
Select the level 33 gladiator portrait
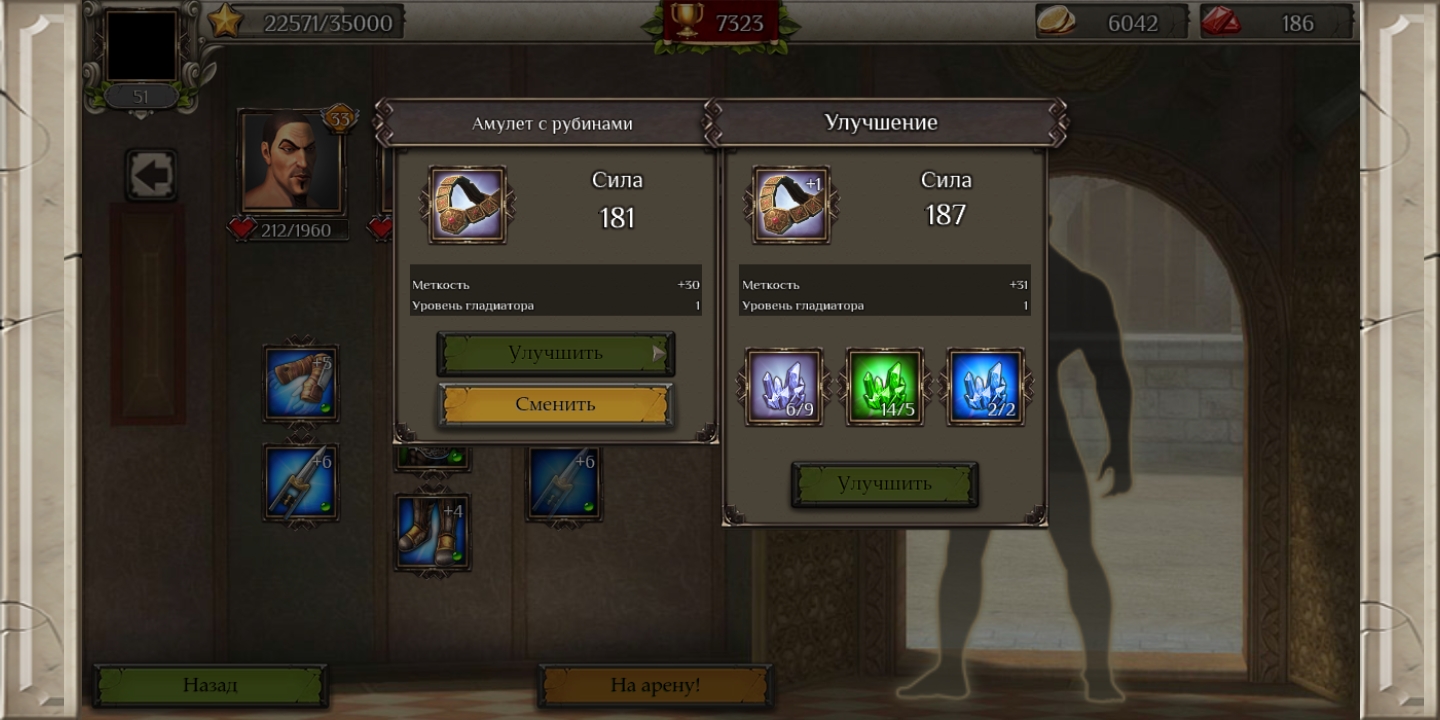coord(291,162)
